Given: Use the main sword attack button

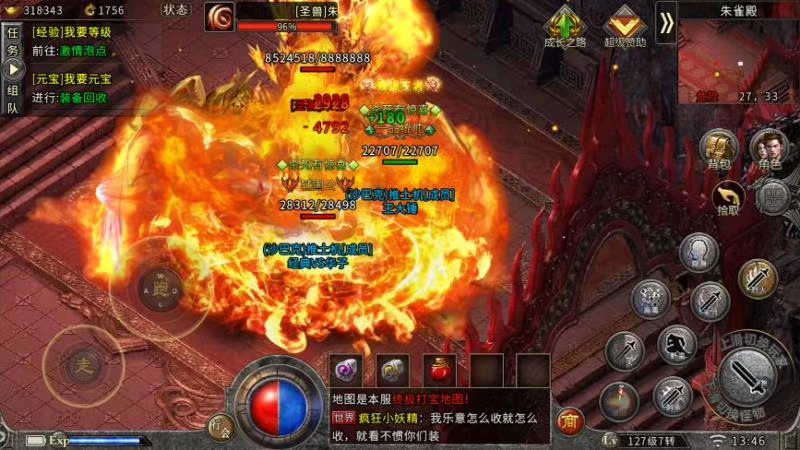Looking at the screenshot, I should tap(747, 378).
